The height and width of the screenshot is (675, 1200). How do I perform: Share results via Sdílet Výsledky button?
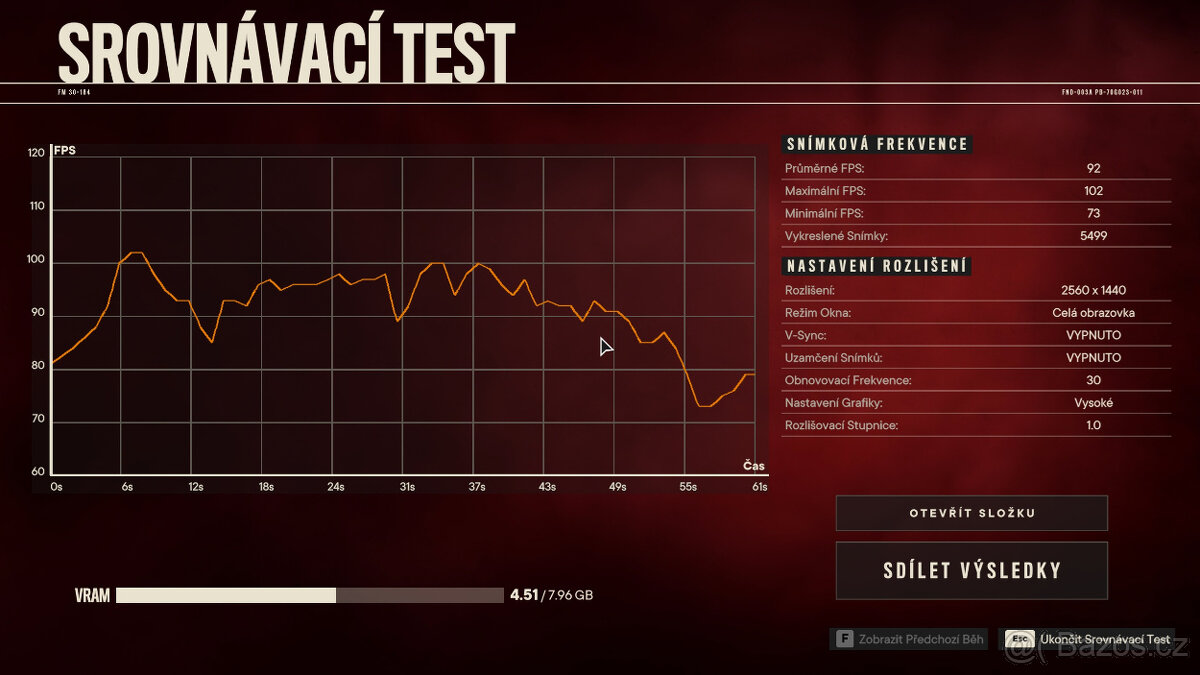971,571
